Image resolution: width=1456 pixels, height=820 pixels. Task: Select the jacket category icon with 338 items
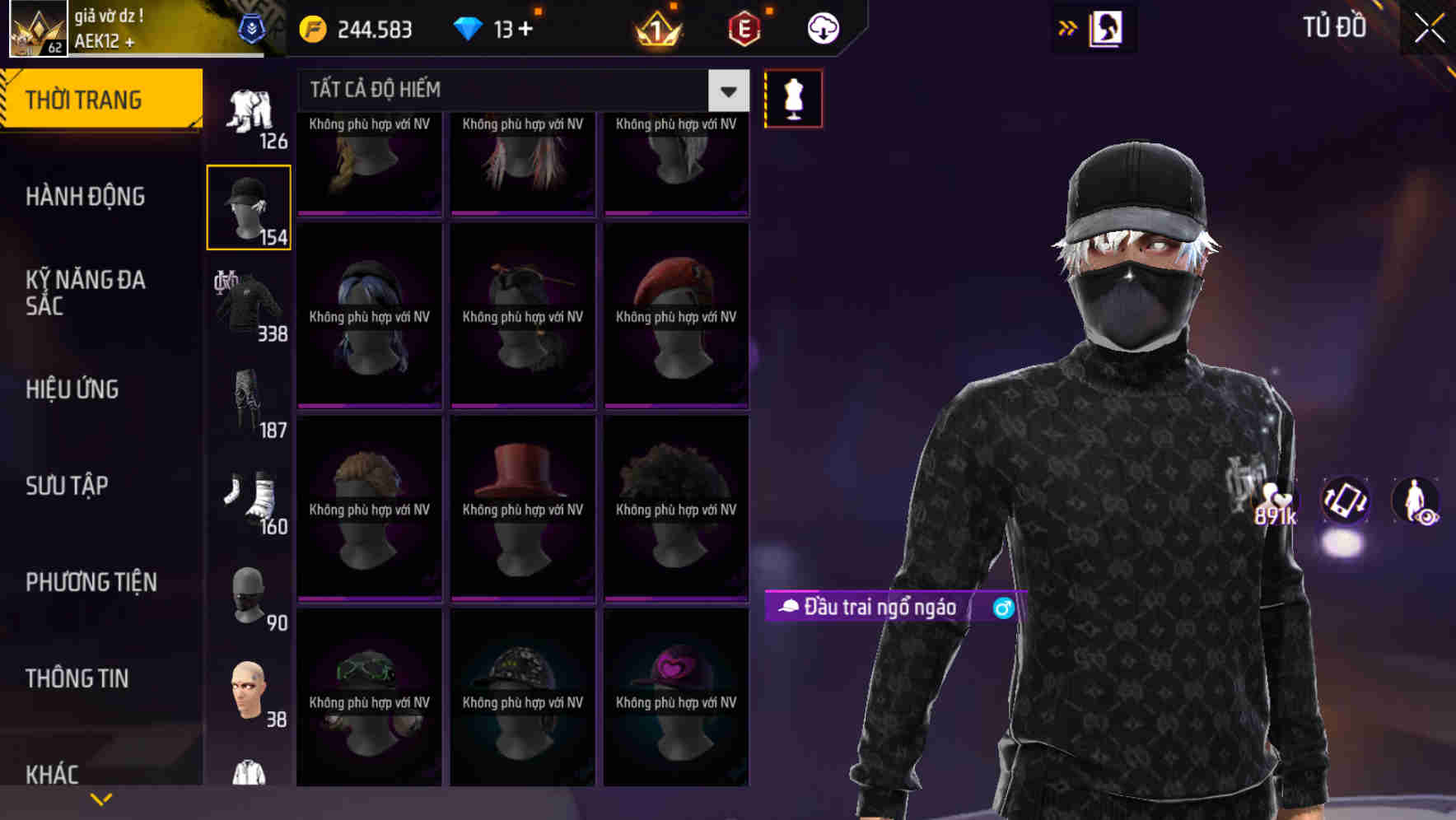pyautogui.click(x=249, y=305)
